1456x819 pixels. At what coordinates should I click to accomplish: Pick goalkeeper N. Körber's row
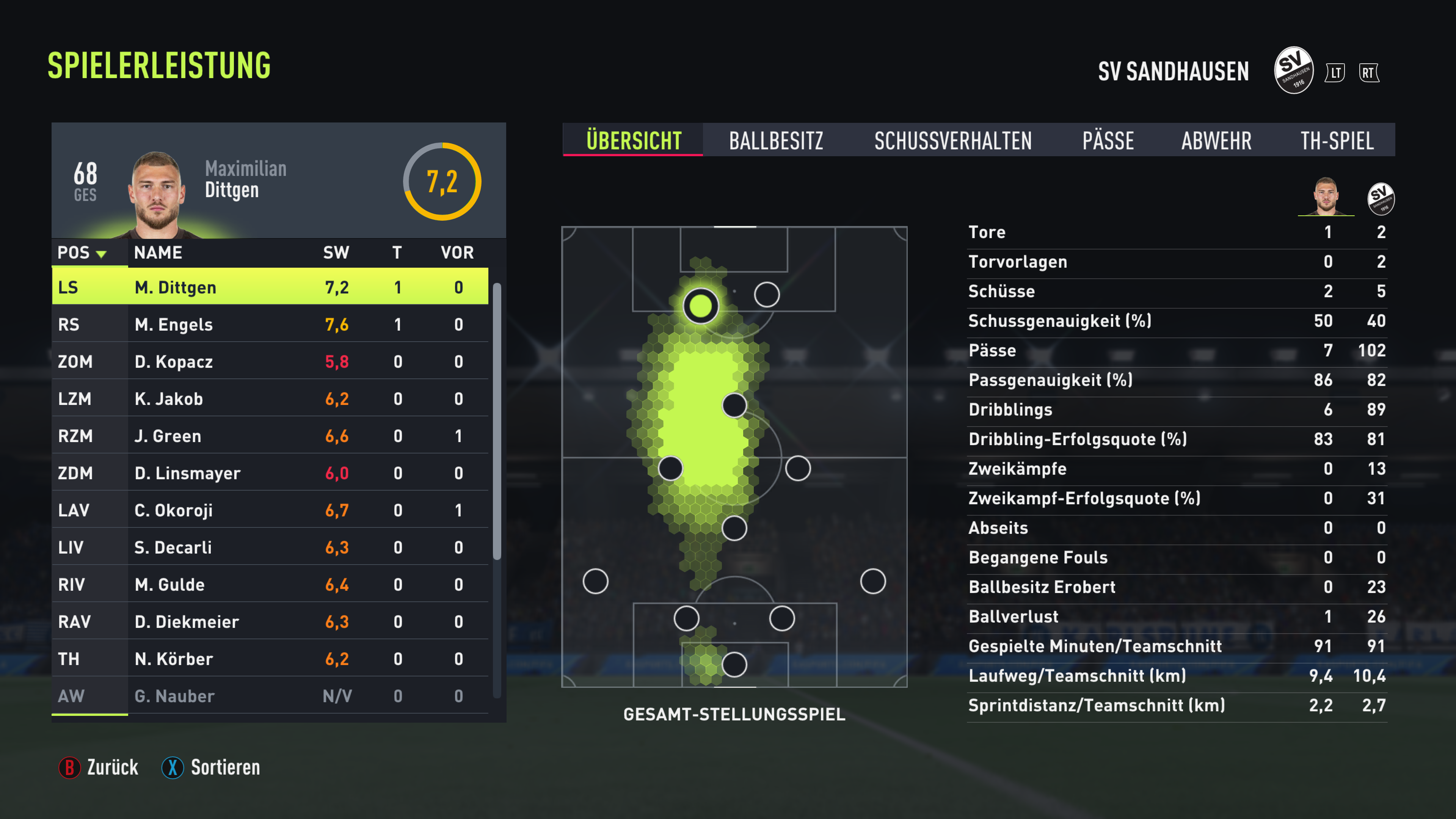coord(270,659)
